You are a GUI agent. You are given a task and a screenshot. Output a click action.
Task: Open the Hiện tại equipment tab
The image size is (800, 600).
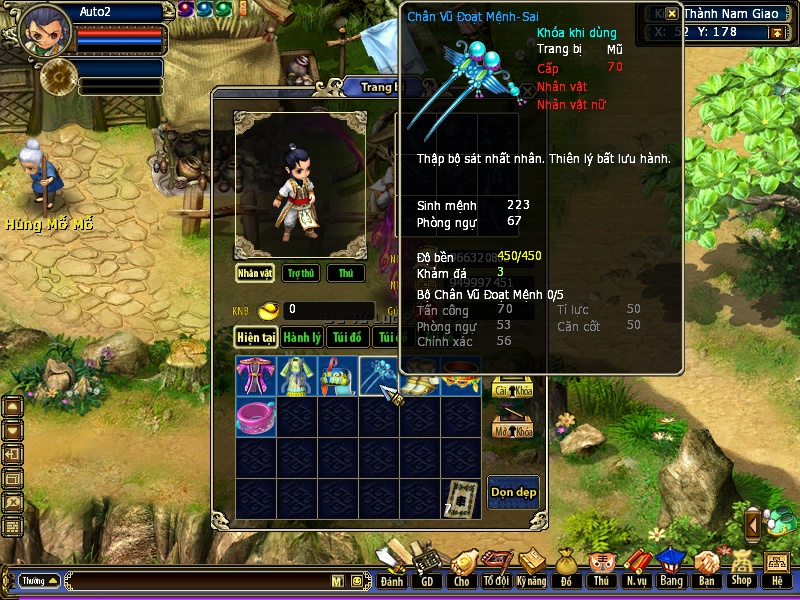(x=256, y=337)
